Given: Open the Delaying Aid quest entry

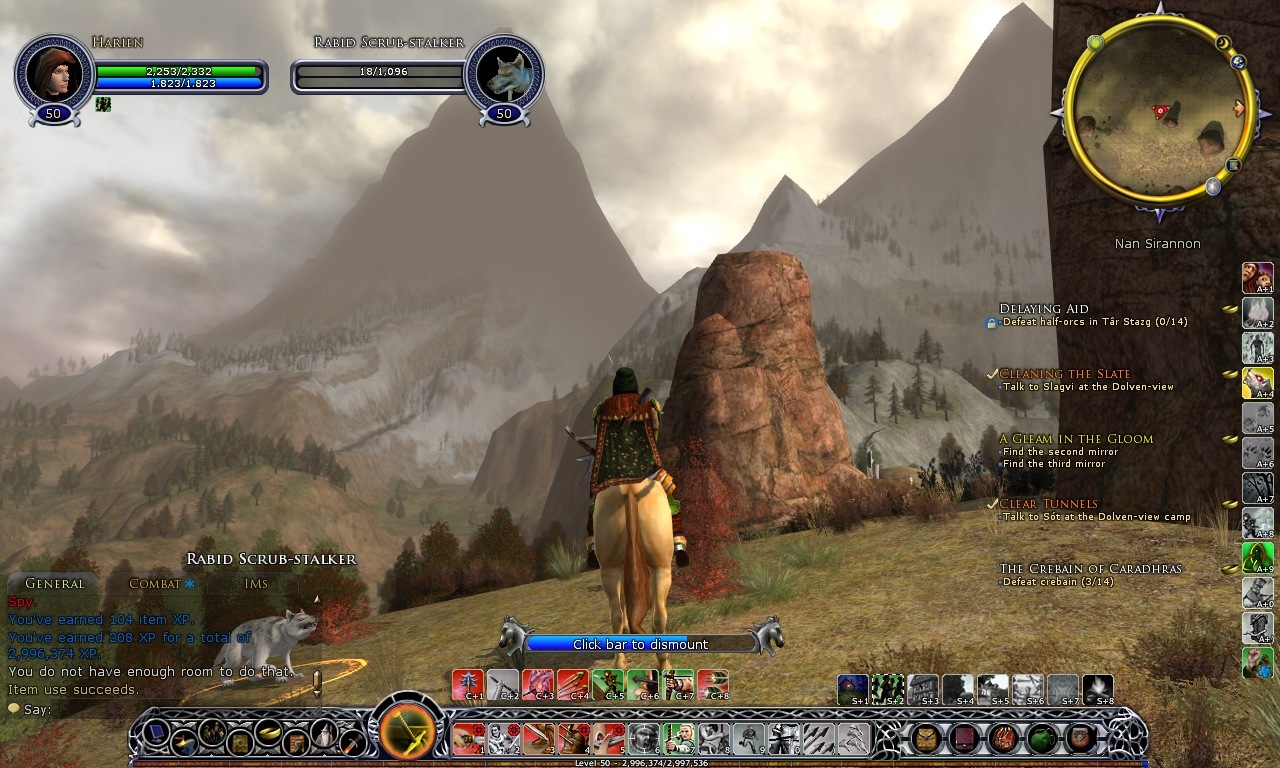Looking at the screenshot, I should pos(1043,309).
